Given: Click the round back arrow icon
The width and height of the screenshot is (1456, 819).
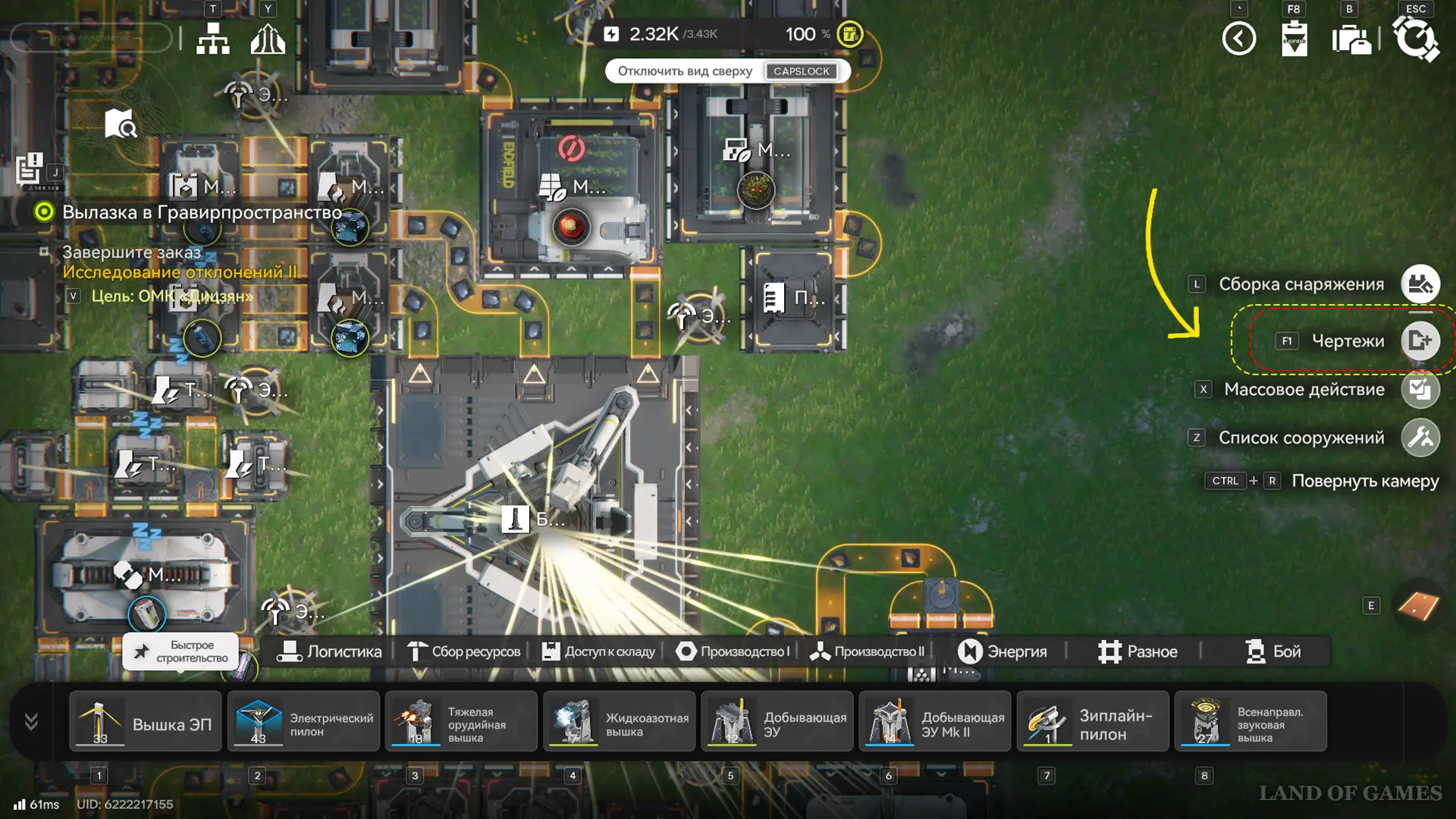Looking at the screenshot, I should click(x=1239, y=39).
